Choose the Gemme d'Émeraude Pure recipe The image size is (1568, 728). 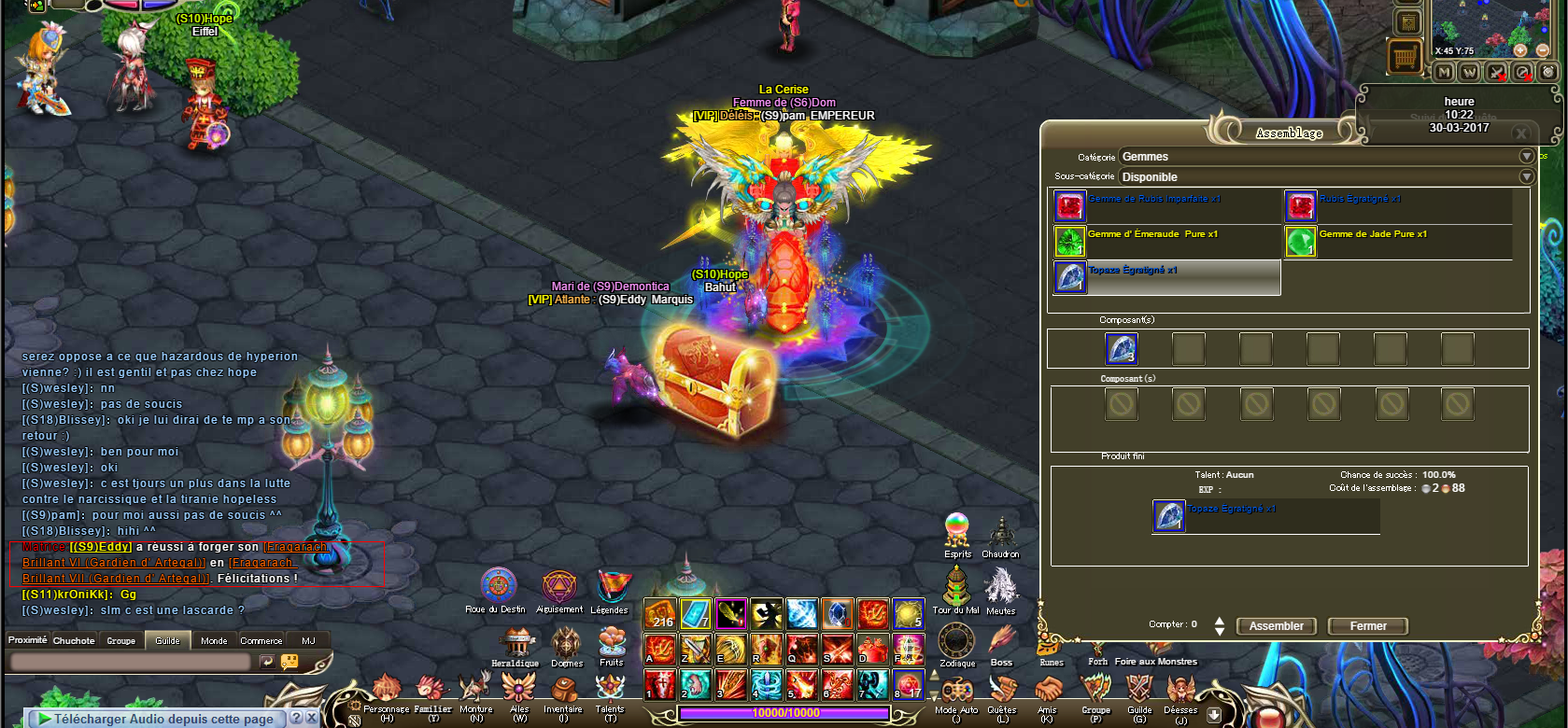1152,234
